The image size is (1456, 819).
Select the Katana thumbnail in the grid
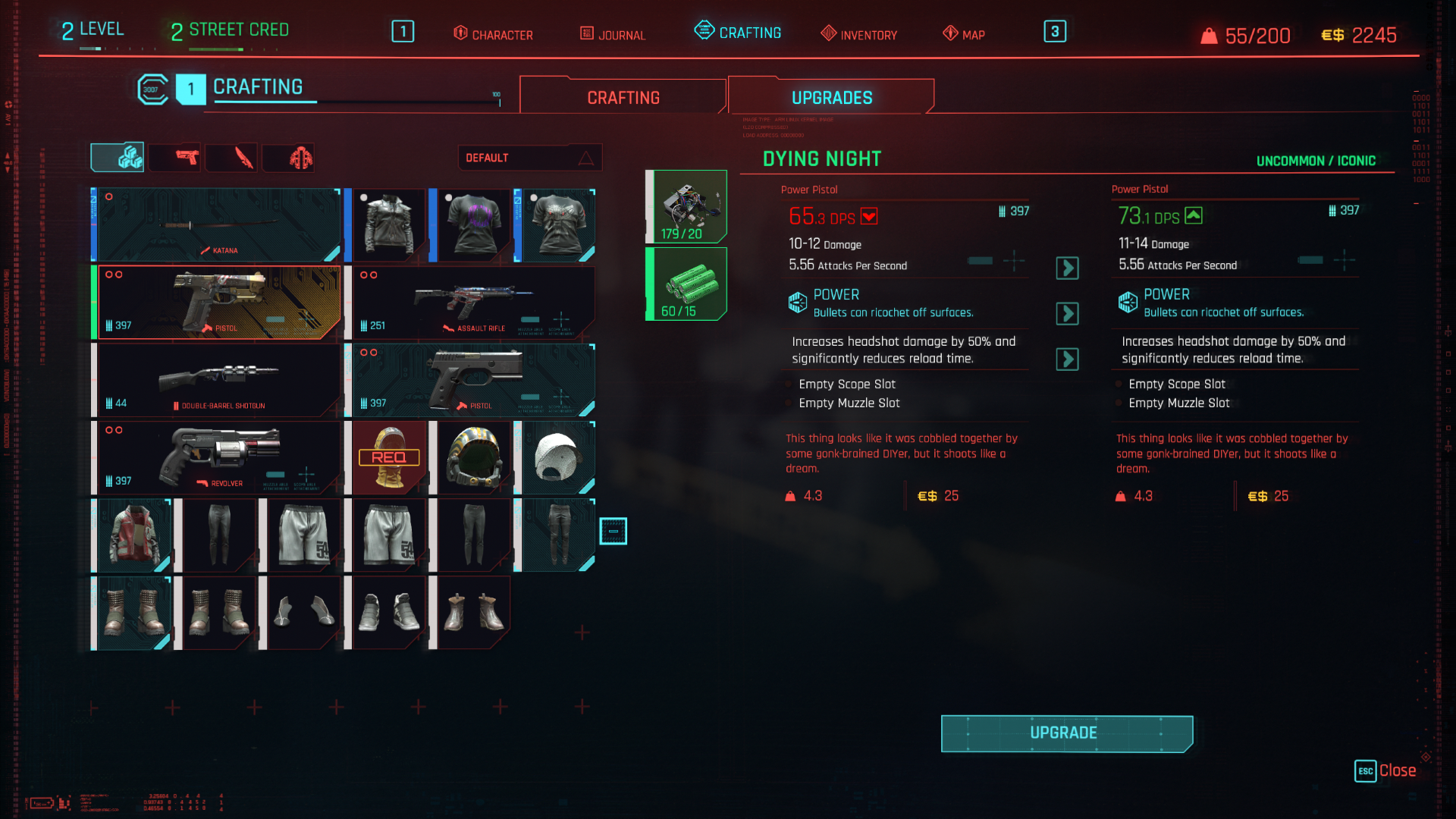(219, 224)
